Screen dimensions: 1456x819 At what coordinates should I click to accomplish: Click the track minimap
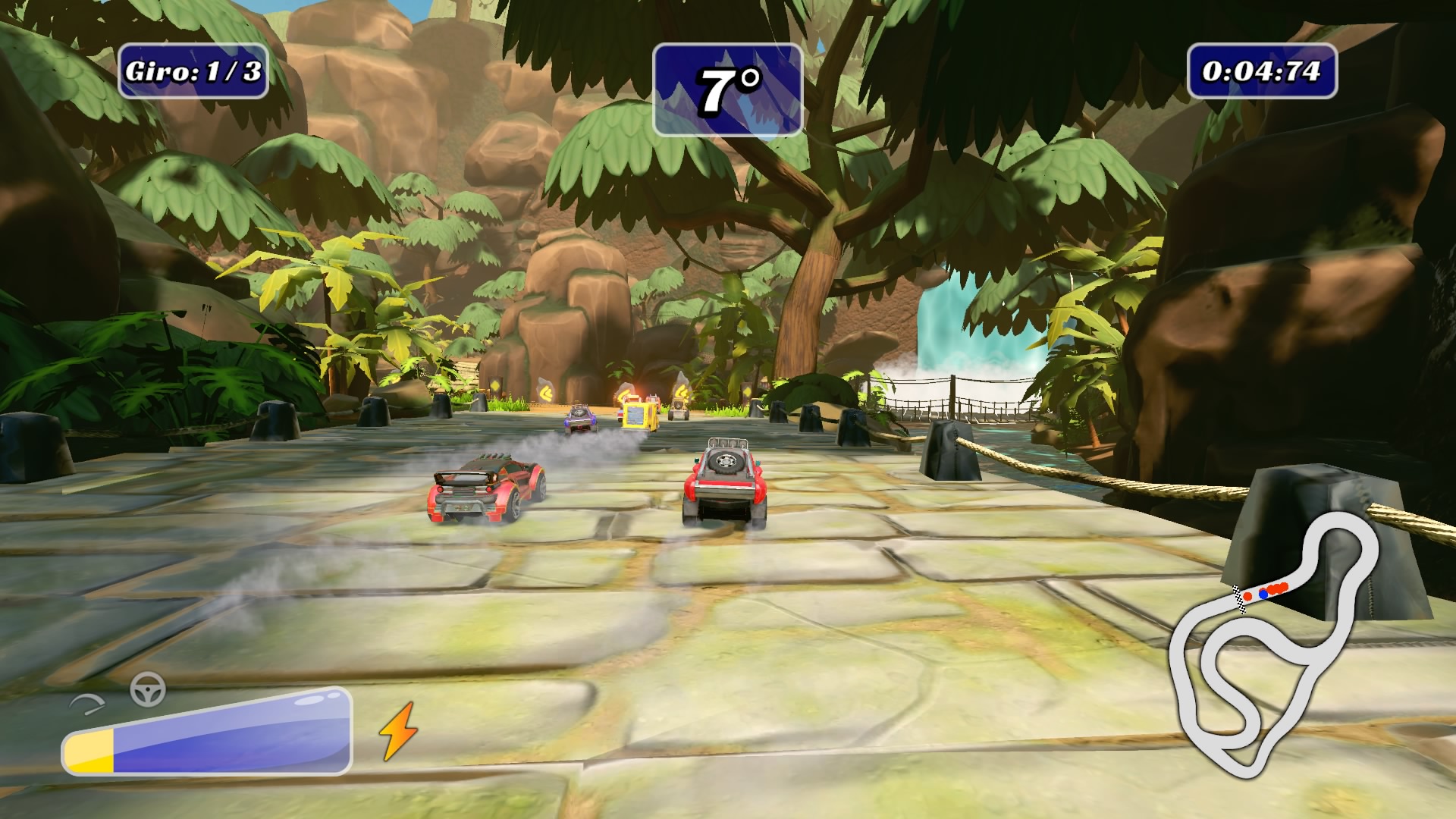pos(1274,645)
